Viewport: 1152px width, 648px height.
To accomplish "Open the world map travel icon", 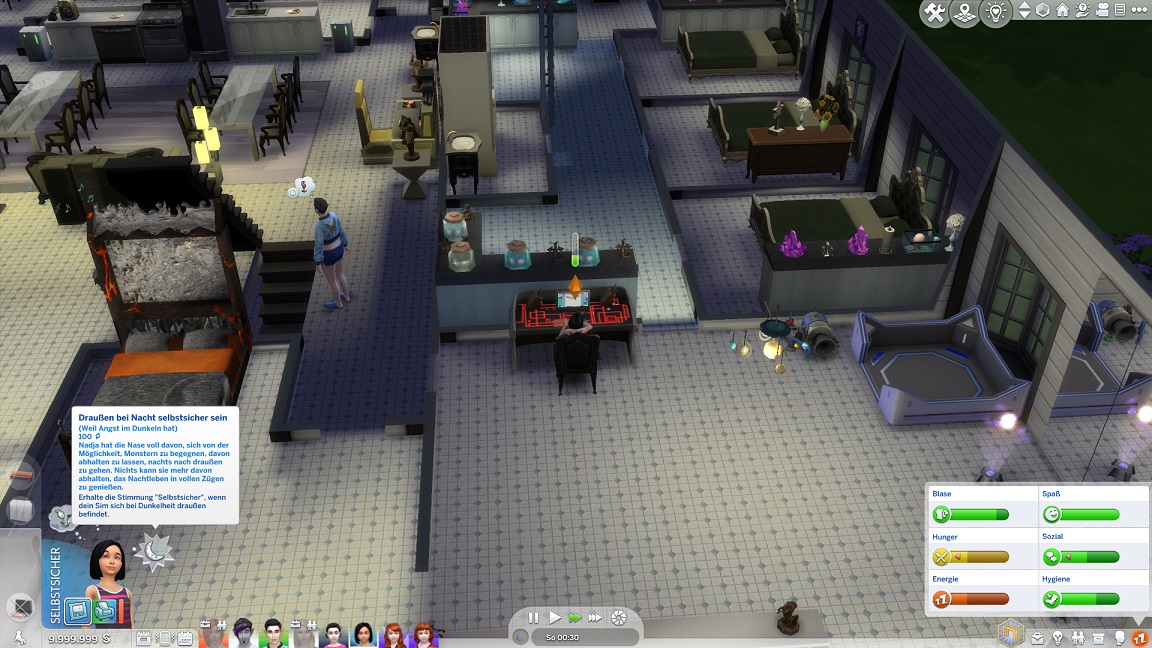I will 965,13.
